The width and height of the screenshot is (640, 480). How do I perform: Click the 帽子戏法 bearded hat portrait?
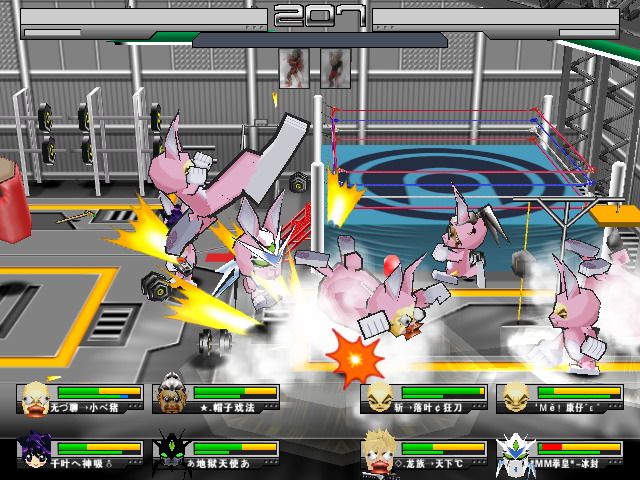pos(174,397)
